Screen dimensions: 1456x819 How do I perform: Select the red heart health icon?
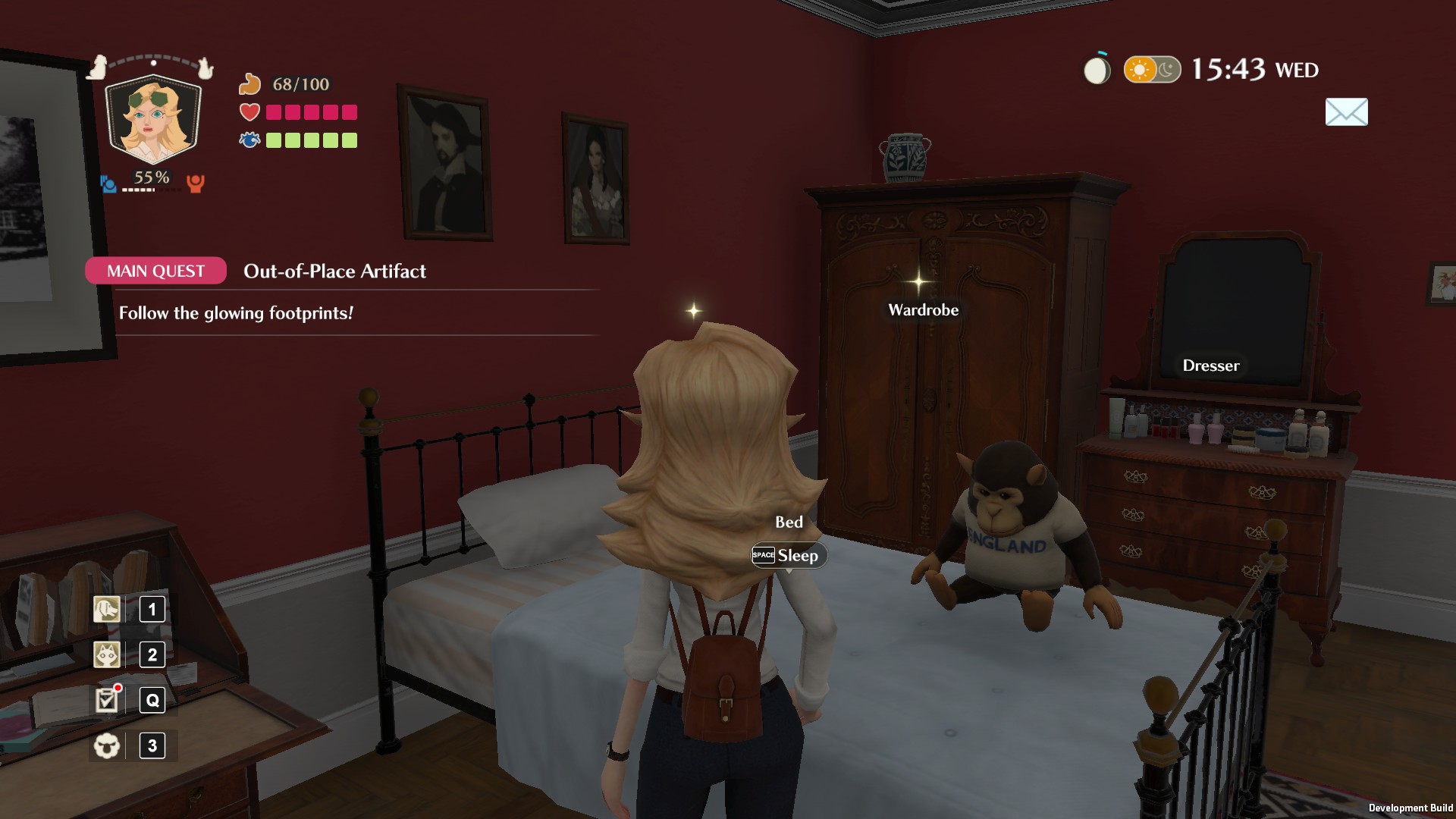tap(248, 112)
